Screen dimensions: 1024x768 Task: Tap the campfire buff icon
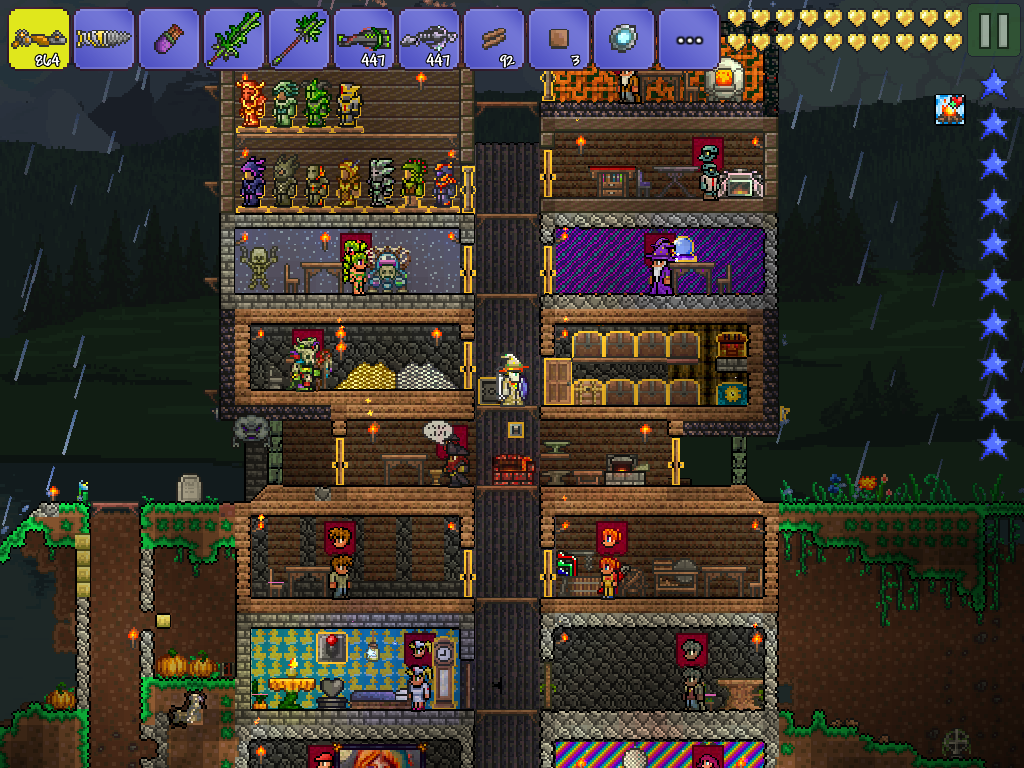click(x=950, y=110)
